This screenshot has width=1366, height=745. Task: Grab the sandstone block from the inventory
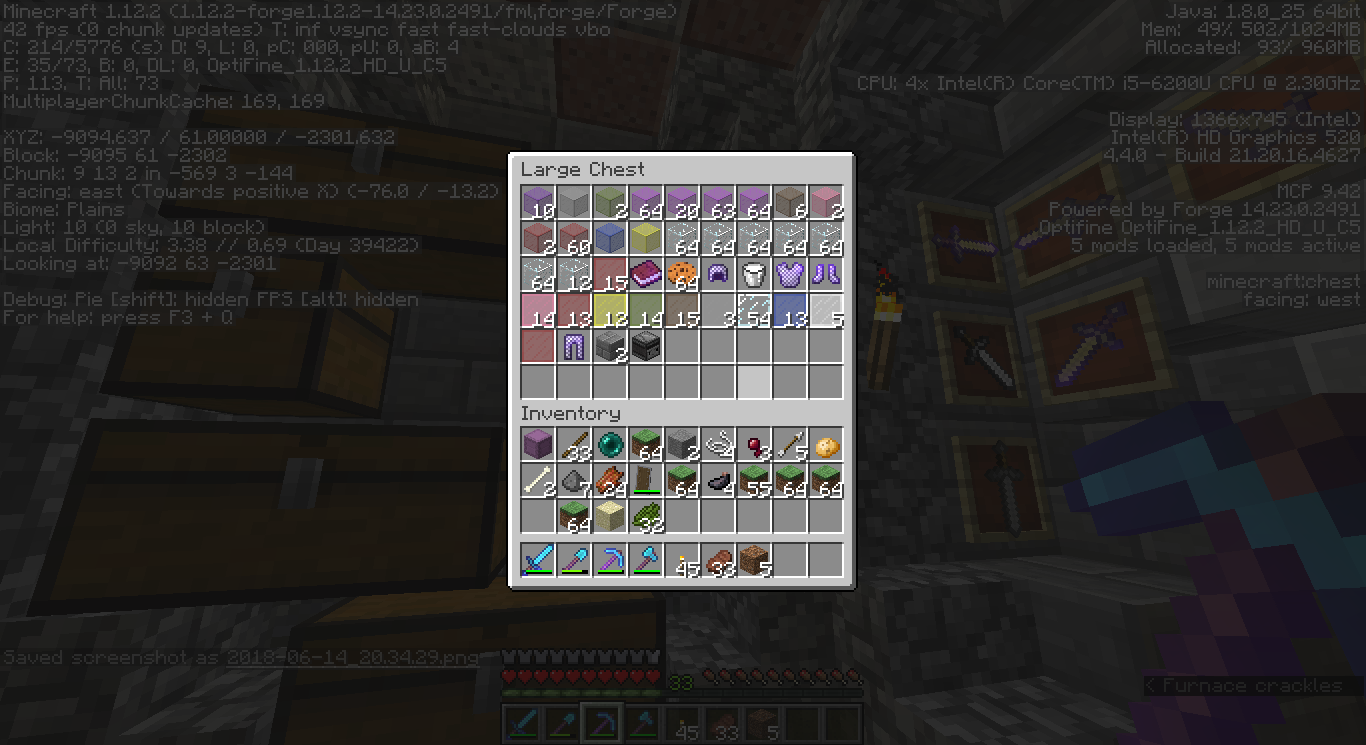610,516
